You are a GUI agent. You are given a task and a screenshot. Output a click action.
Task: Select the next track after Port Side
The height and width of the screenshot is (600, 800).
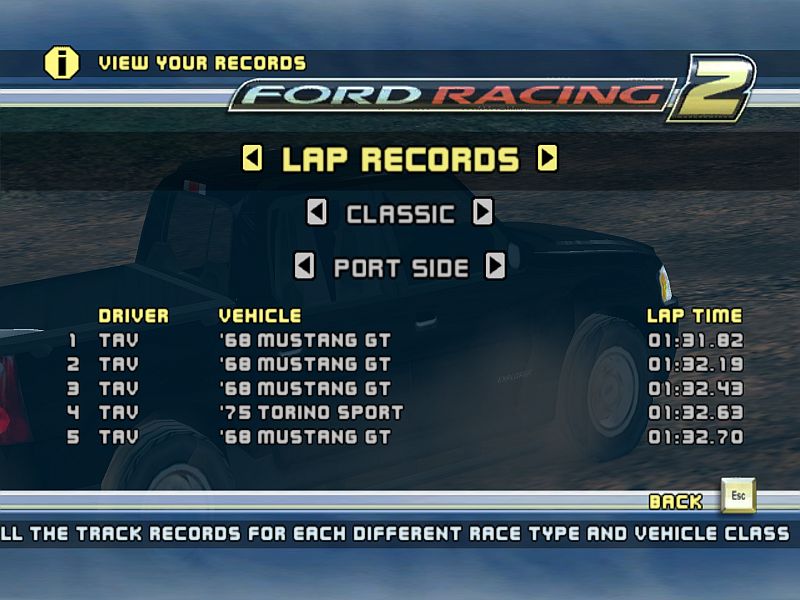point(495,266)
